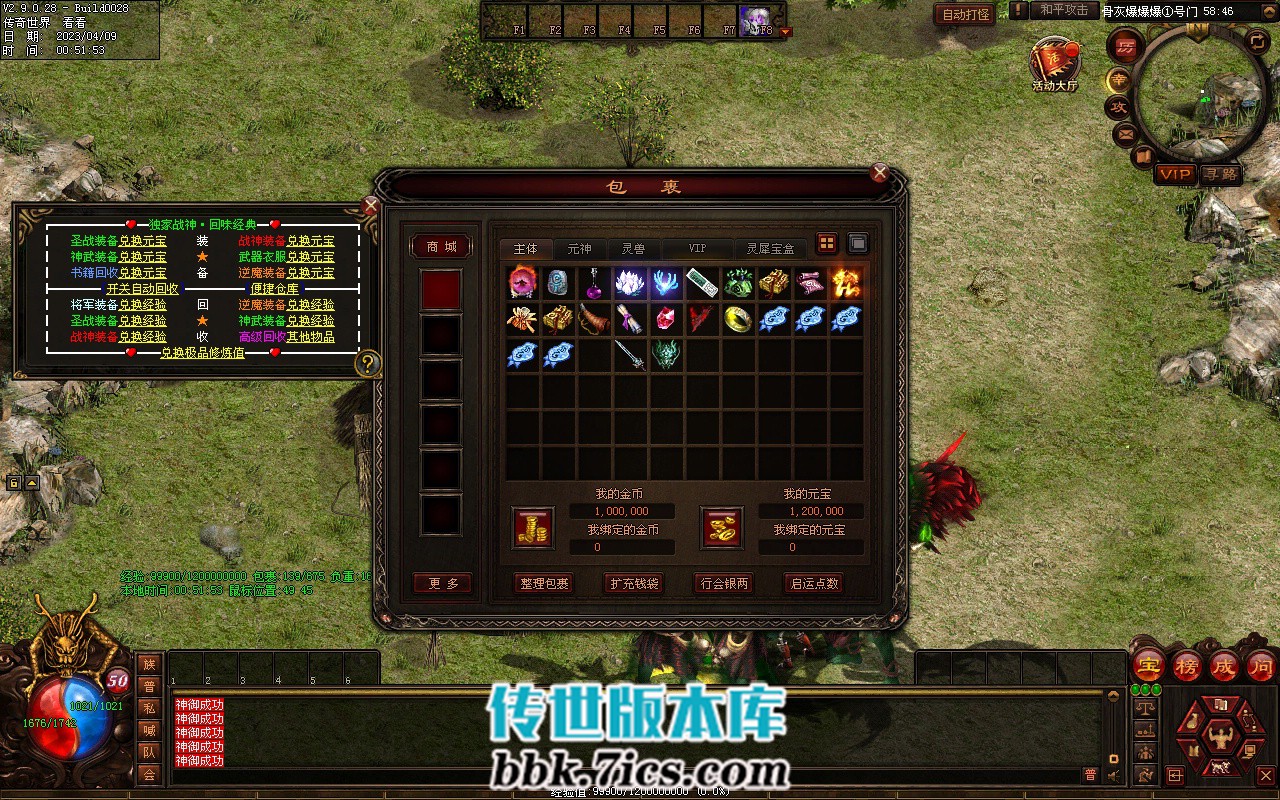This screenshot has height=800, width=1280.
Task: Select the sword in the inventory
Action: coord(632,355)
